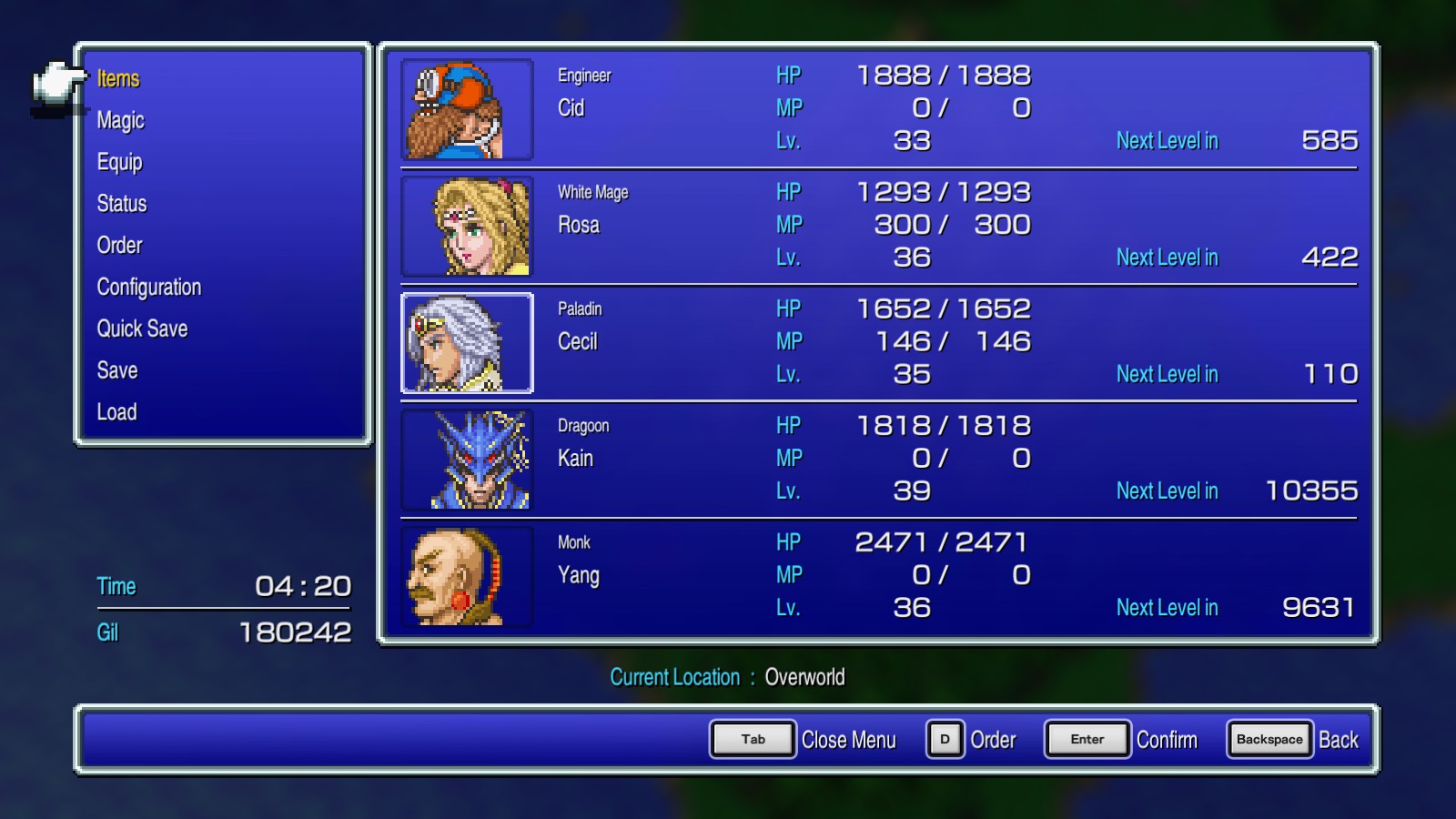Select Quick Save

(142, 329)
